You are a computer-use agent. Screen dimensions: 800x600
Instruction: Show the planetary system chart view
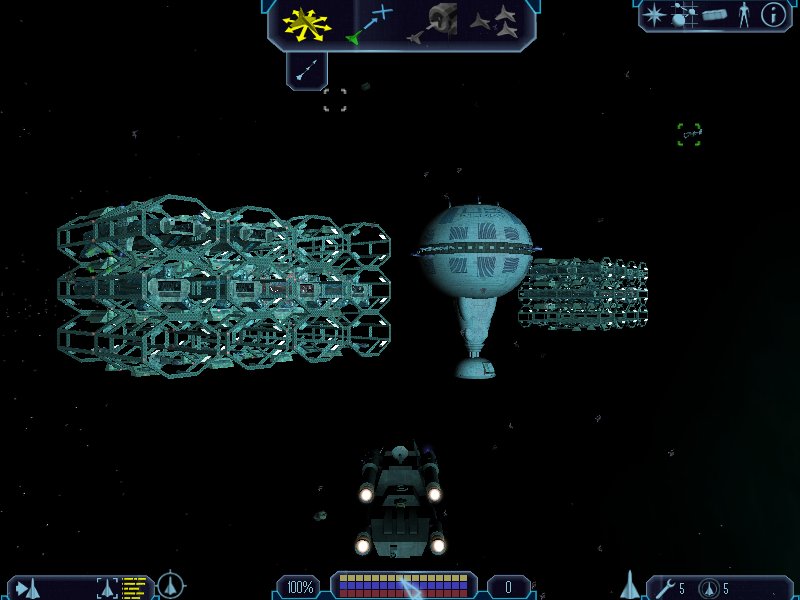[x=683, y=15]
